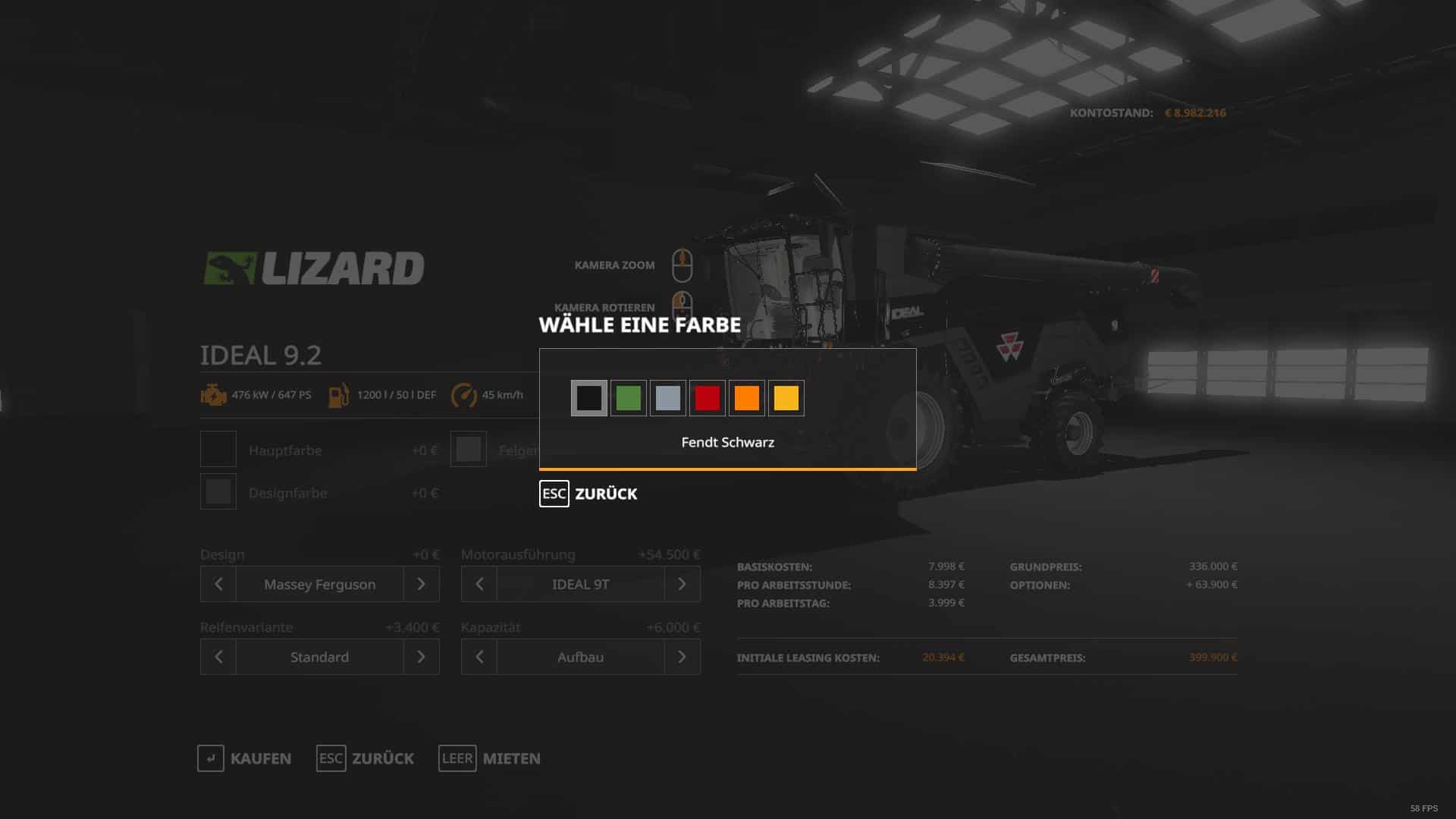Go to next Motorausführung option
Screen dimensions: 1456x819
[x=682, y=584]
